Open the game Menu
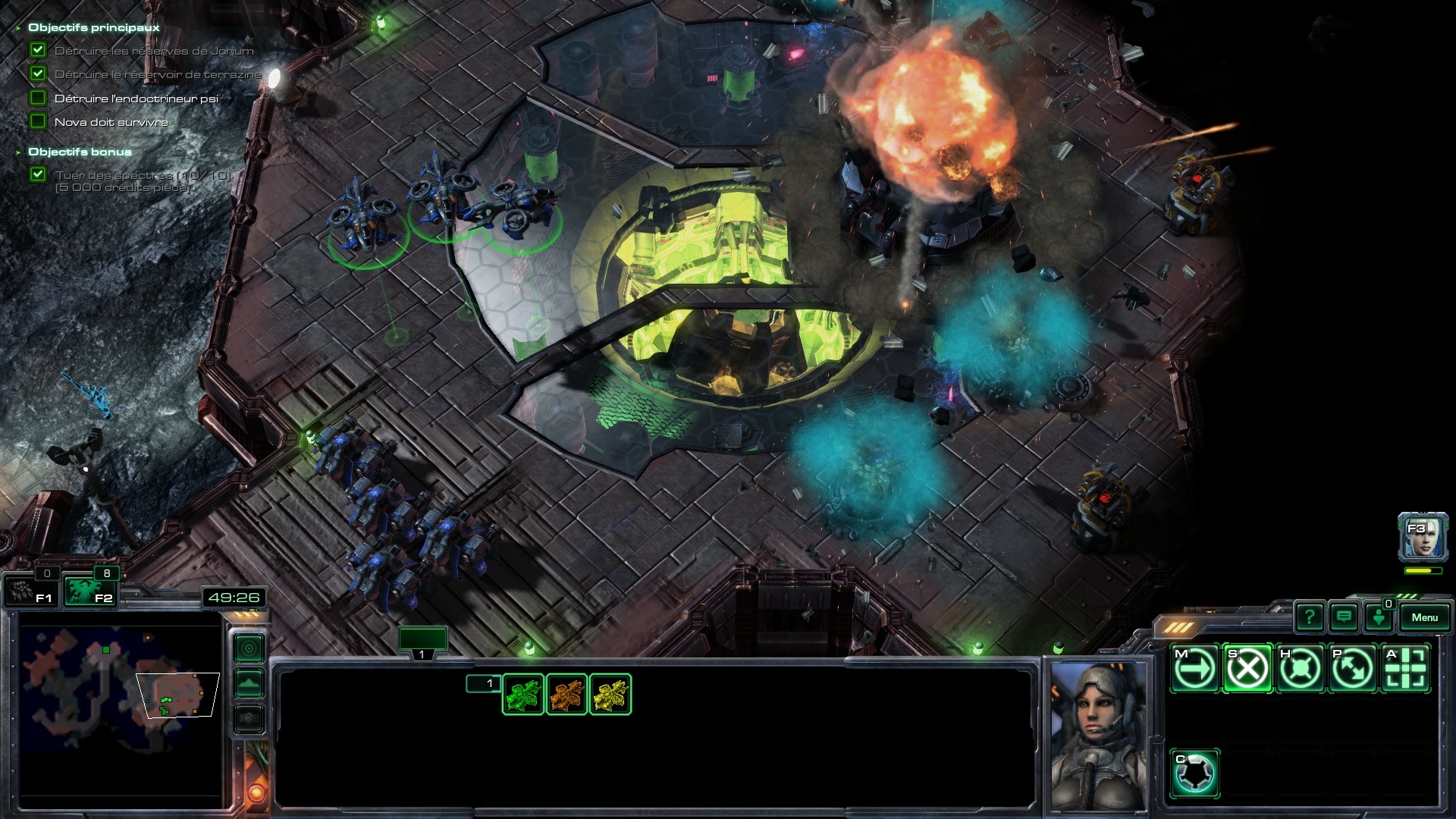 pos(1424,617)
